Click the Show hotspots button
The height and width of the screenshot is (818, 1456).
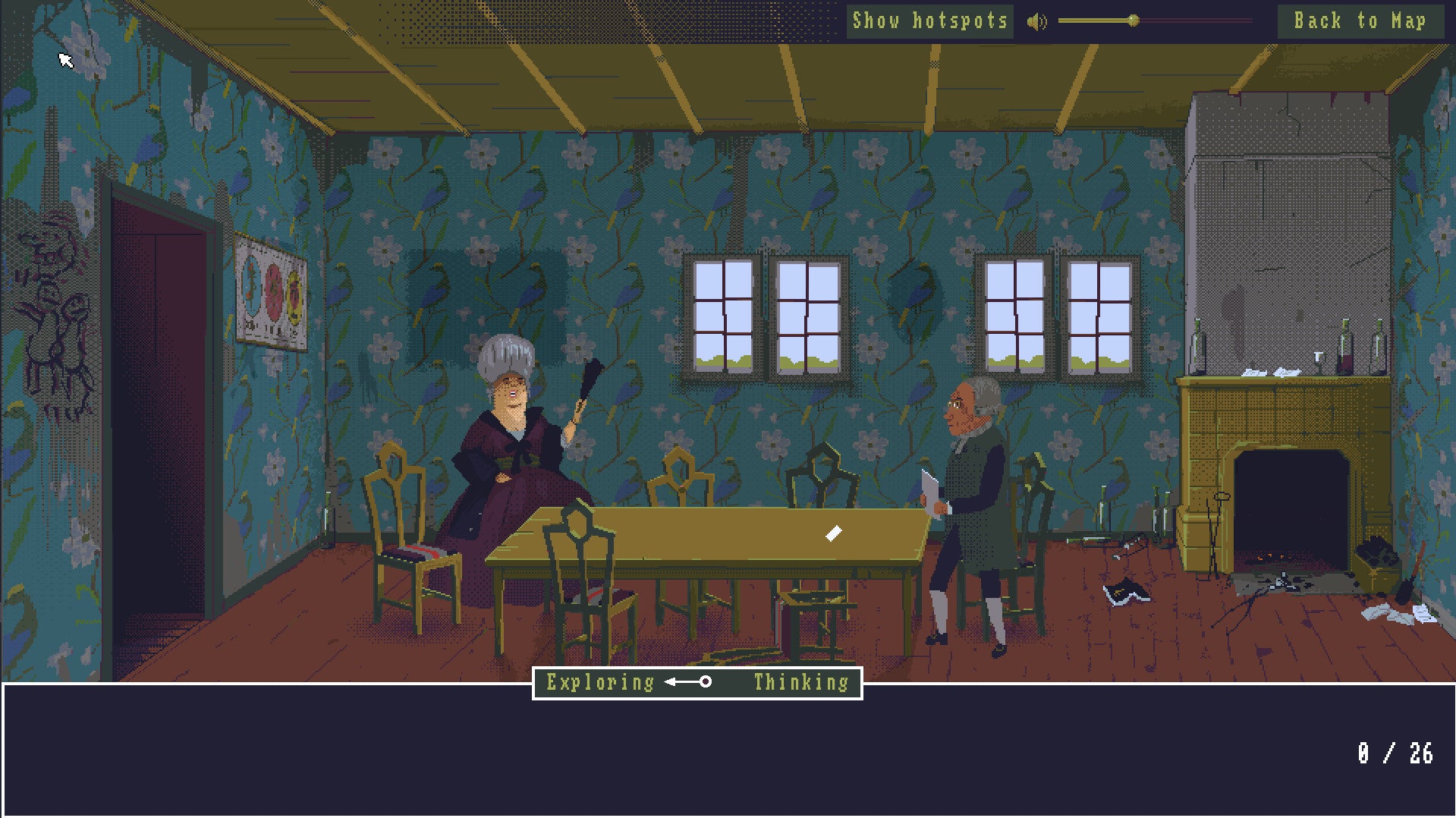click(x=929, y=21)
